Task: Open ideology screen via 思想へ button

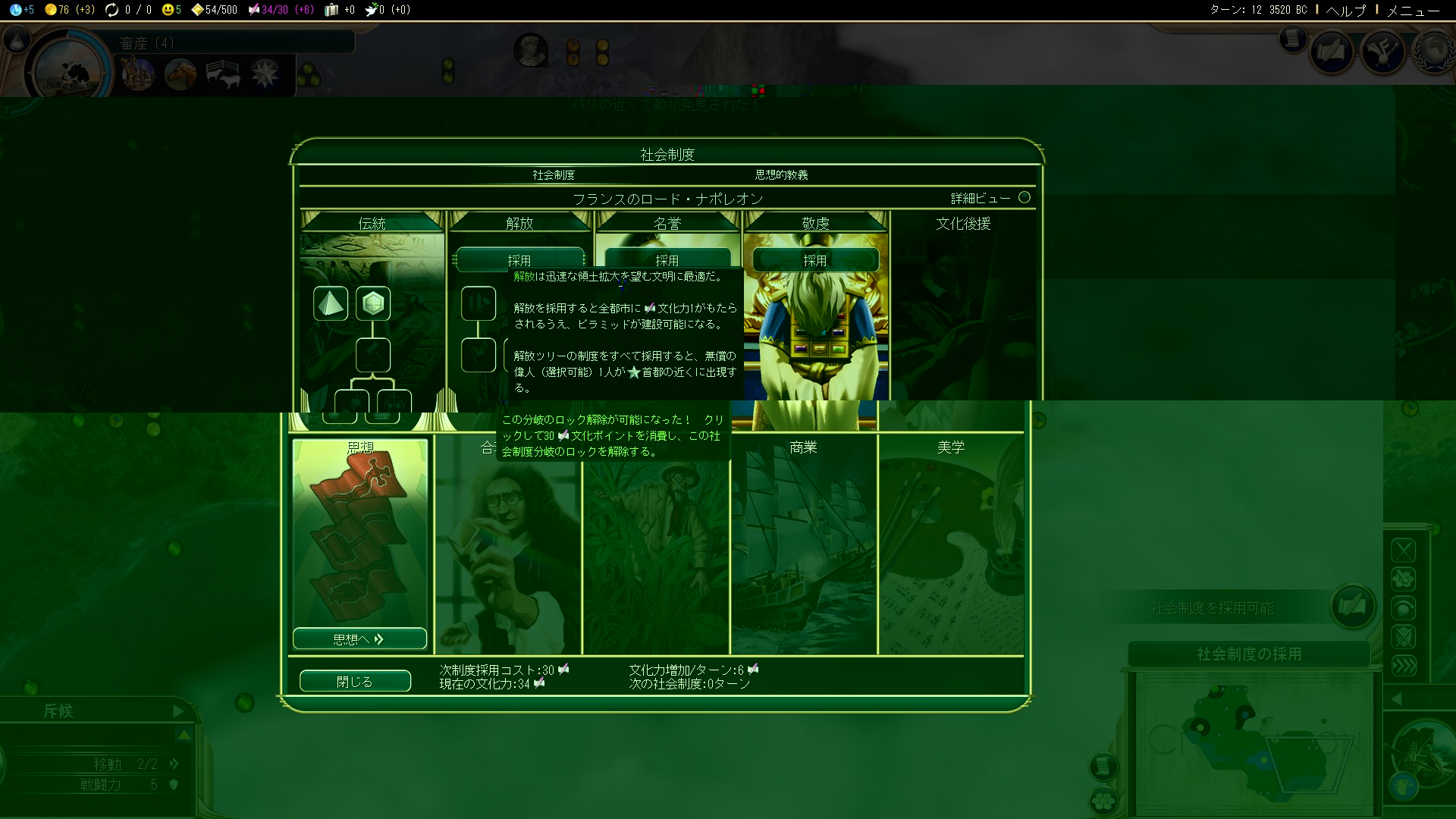Action: 359,639
